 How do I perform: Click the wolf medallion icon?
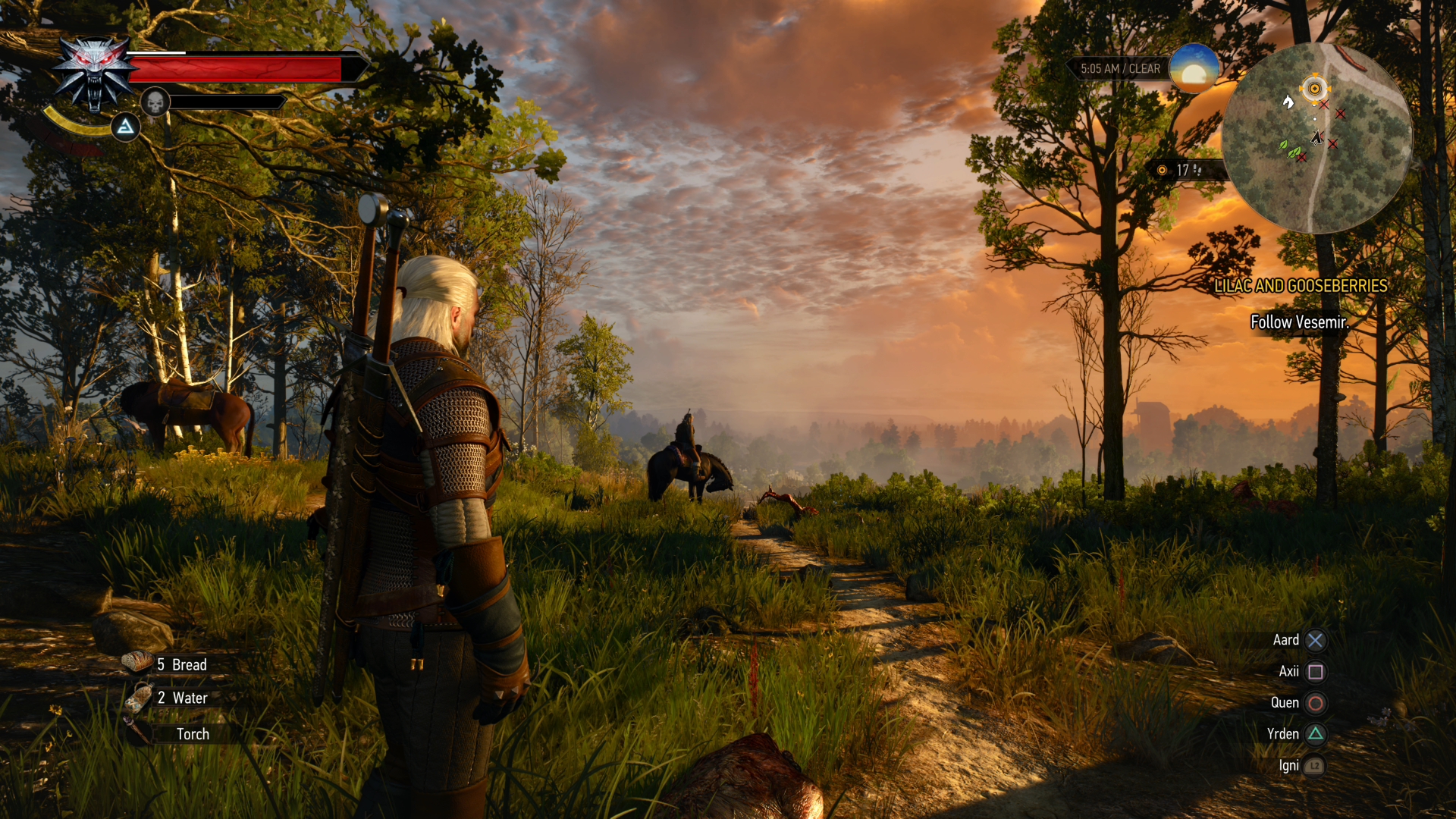[x=94, y=73]
